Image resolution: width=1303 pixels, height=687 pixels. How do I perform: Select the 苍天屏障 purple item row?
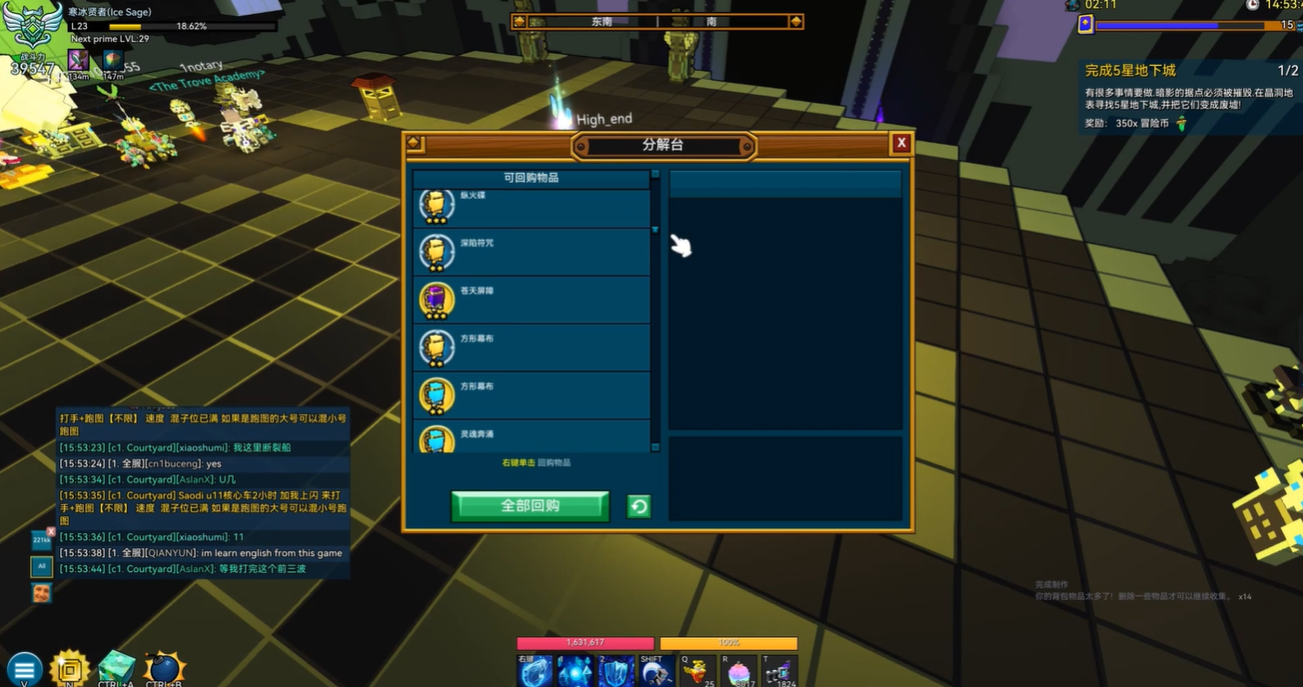(x=532, y=300)
